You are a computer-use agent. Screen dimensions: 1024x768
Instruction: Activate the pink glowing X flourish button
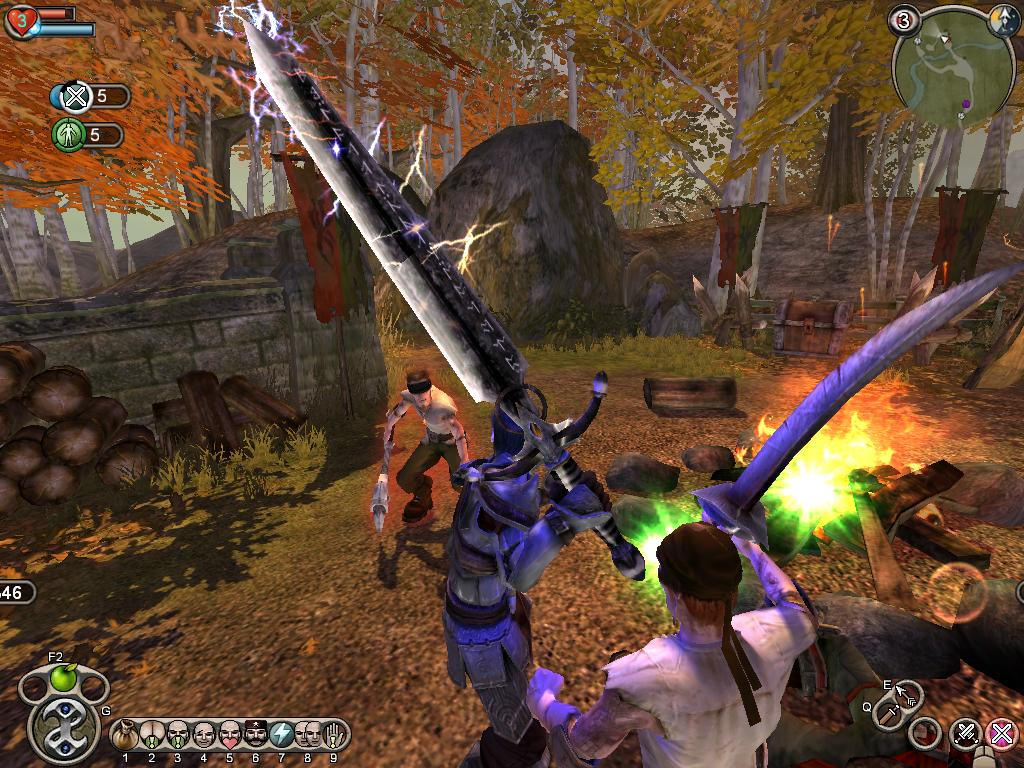coord(1001,735)
